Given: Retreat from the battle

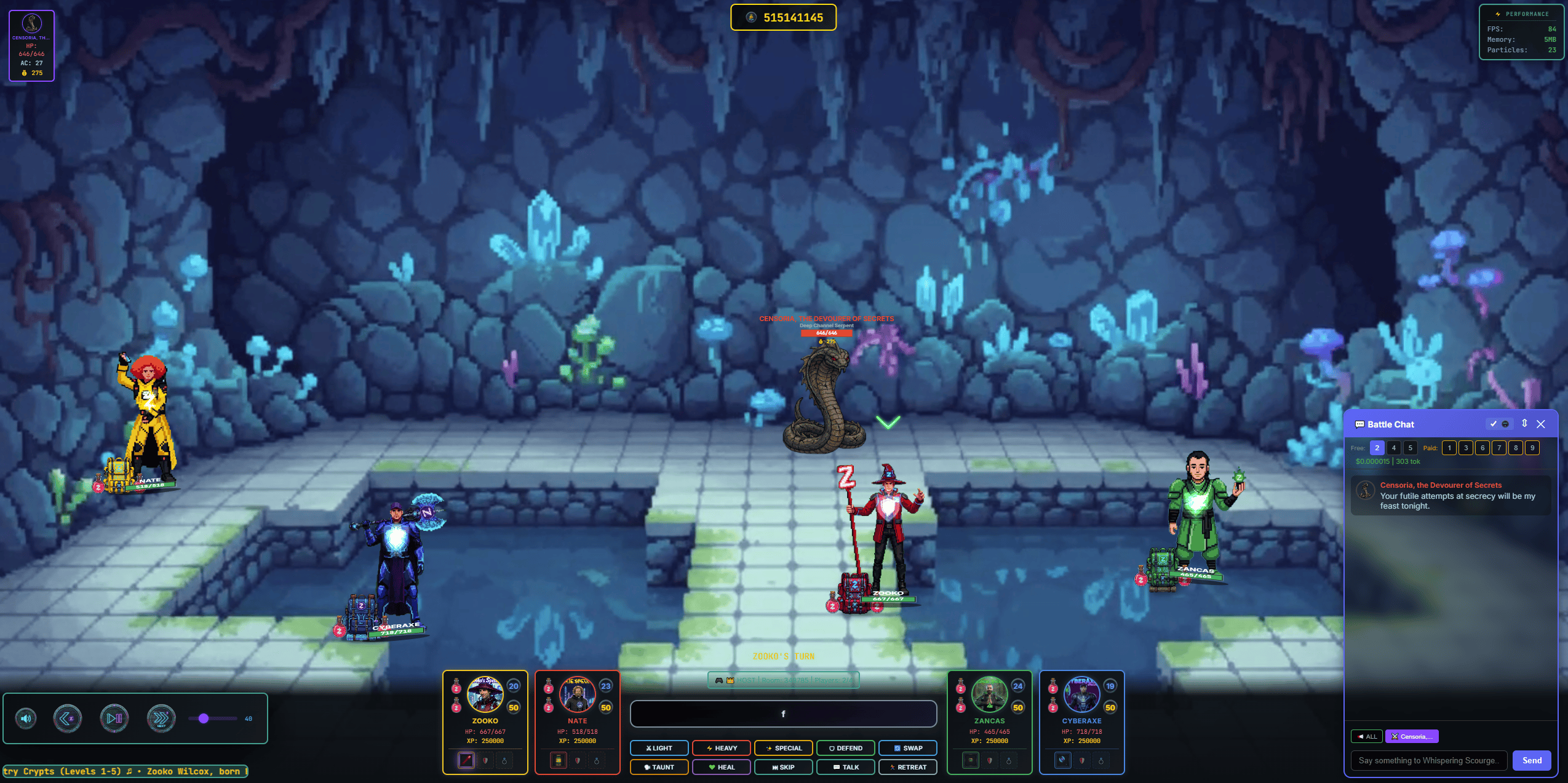Looking at the screenshot, I should tap(908, 767).
